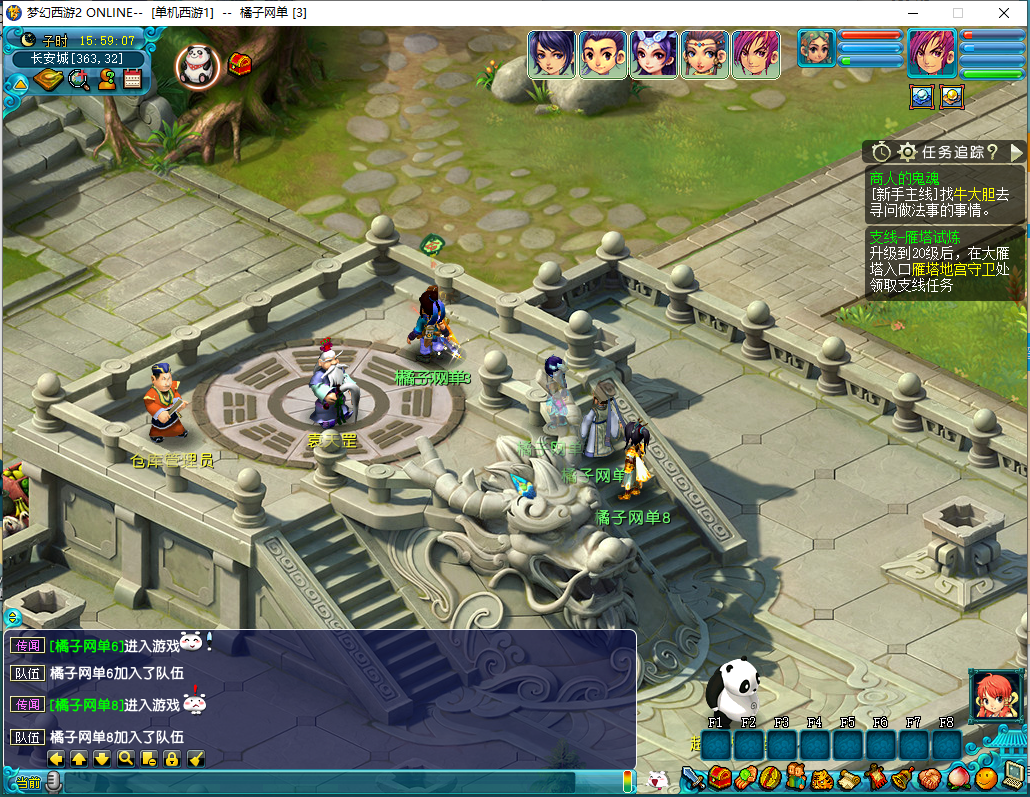
Task: Open the smiley face icon in bottom toolbar
Action: point(986,777)
